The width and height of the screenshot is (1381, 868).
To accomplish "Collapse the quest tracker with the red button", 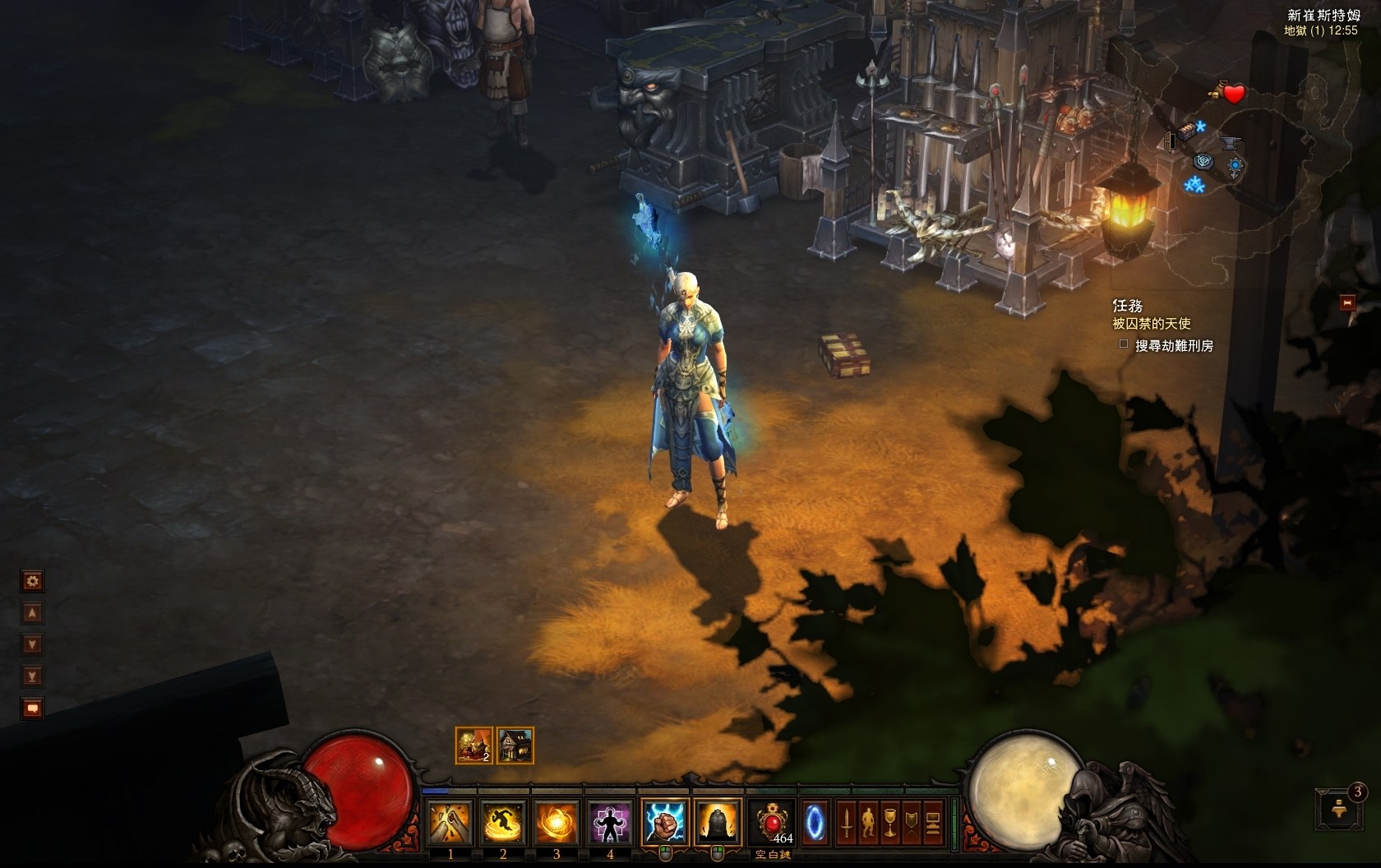I will pyautogui.click(x=1347, y=302).
